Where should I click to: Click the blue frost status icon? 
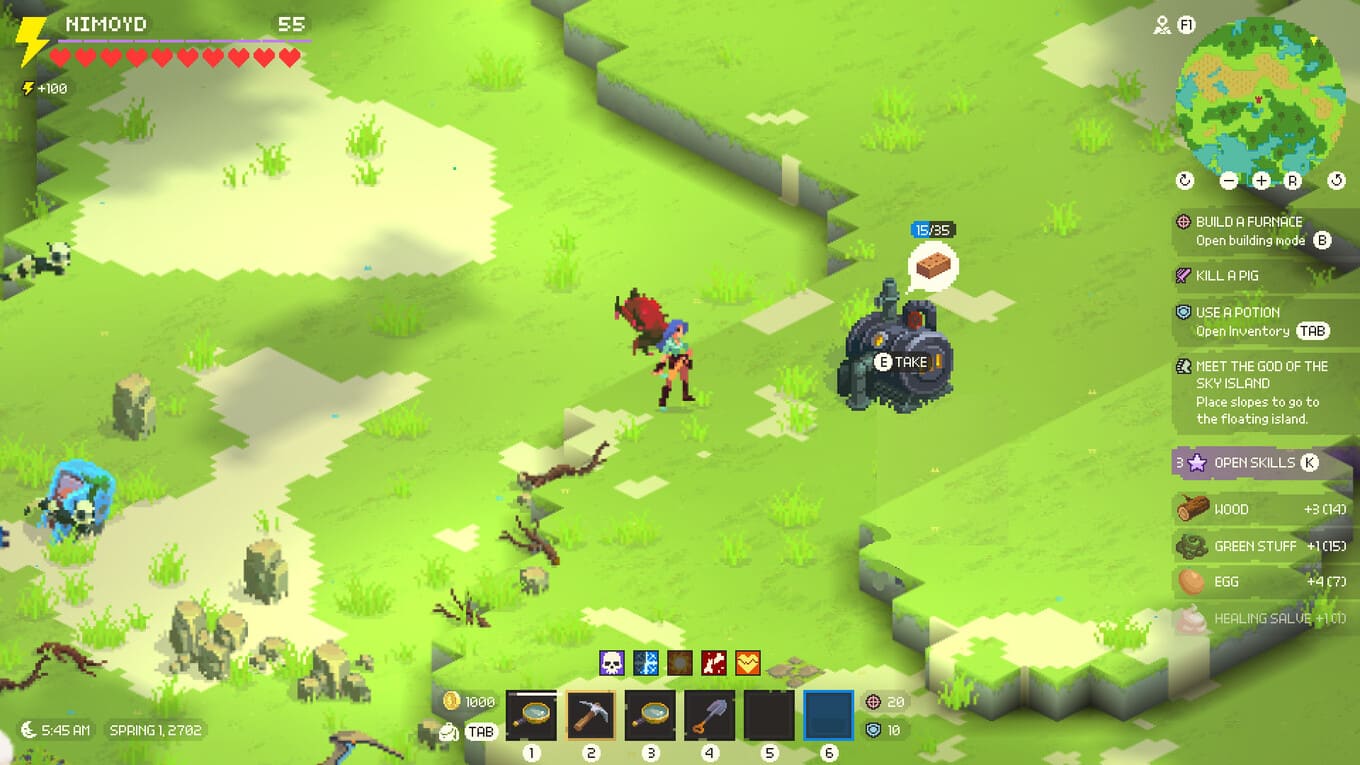click(x=646, y=662)
